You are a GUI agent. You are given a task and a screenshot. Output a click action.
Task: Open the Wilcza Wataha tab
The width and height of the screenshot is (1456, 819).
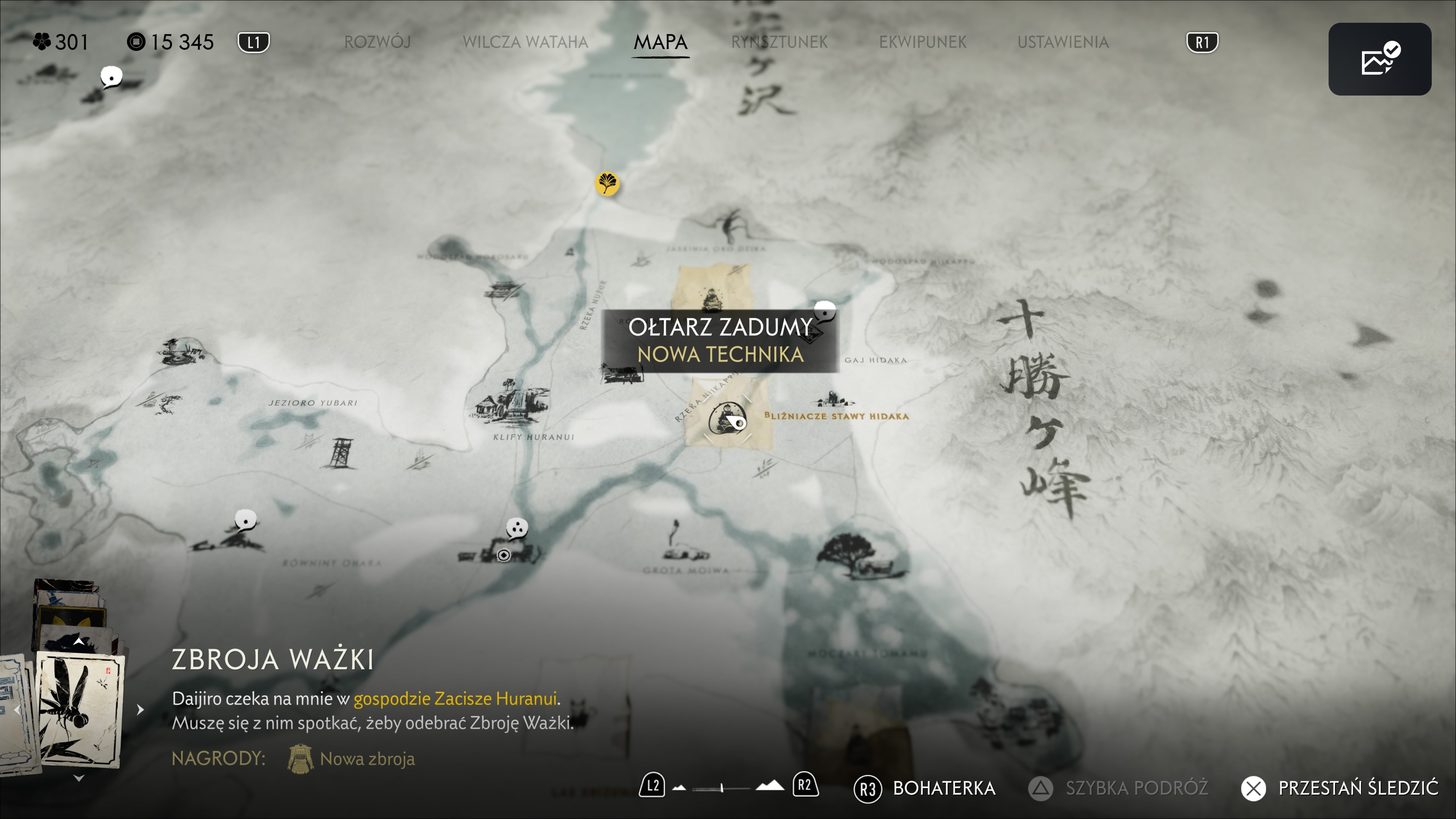click(525, 42)
